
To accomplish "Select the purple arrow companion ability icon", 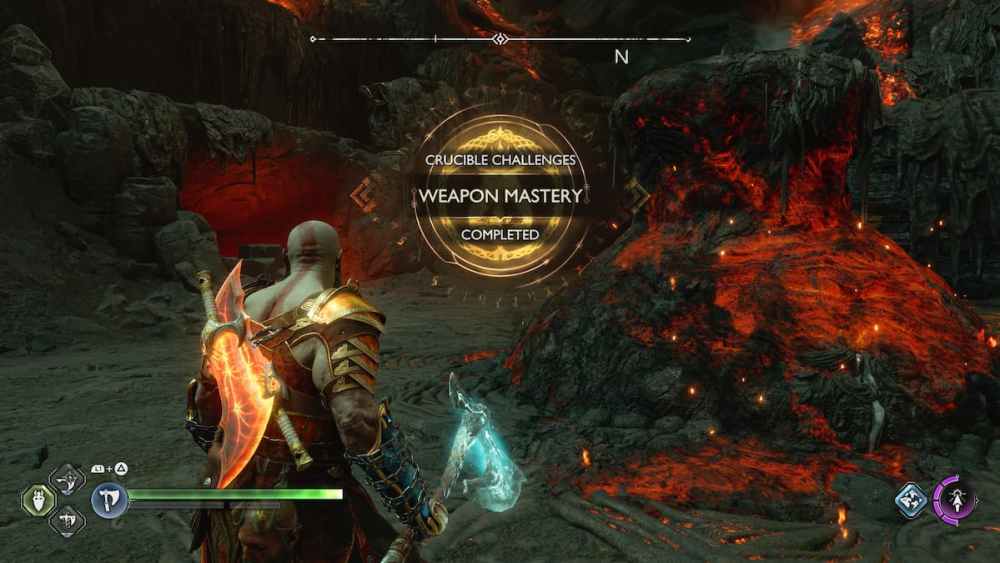I will pyautogui.click(x=954, y=499).
